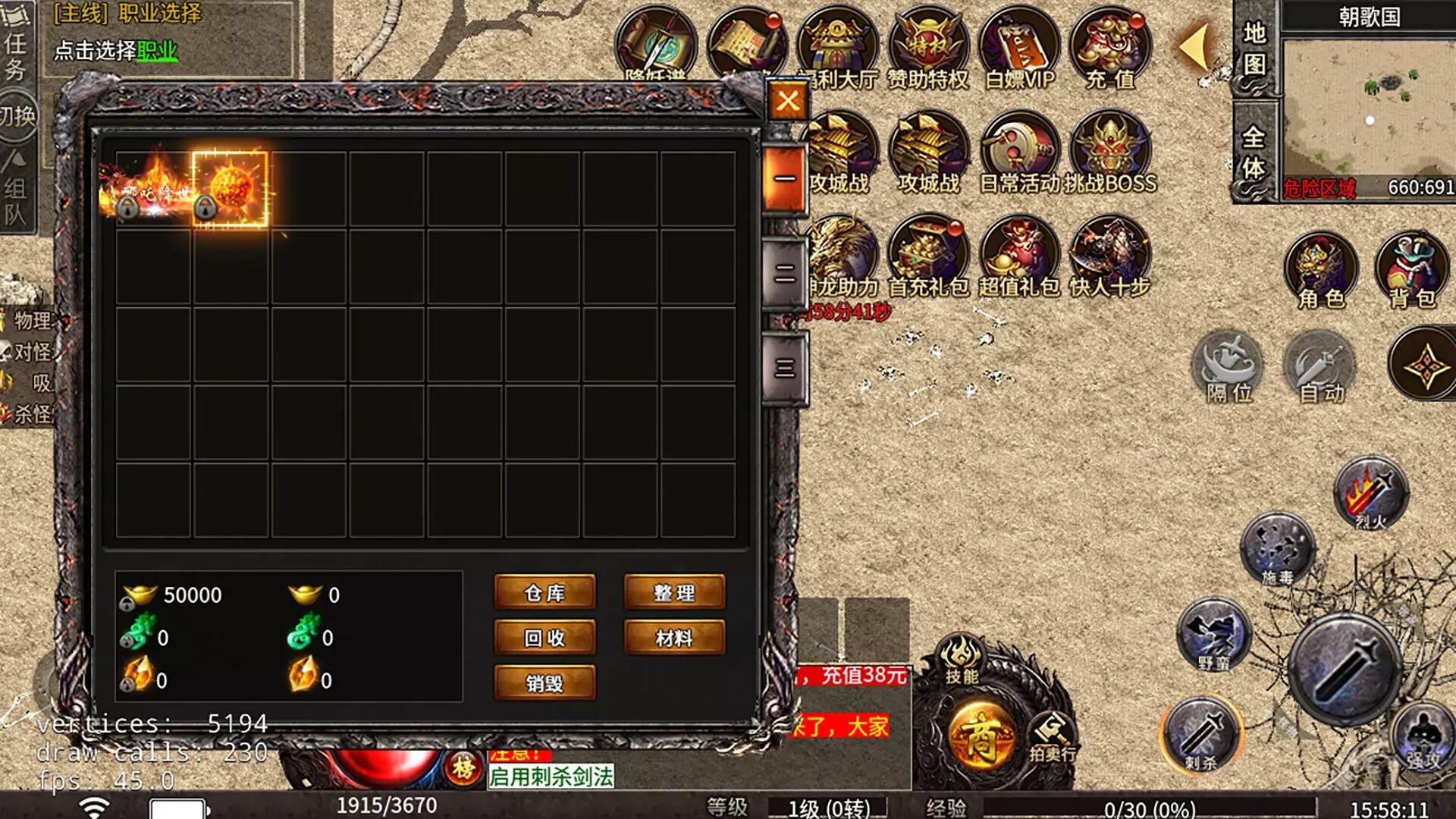1456x819 pixels.
Task: Switch to bag page 二
Action: click(x=784, y=273)
